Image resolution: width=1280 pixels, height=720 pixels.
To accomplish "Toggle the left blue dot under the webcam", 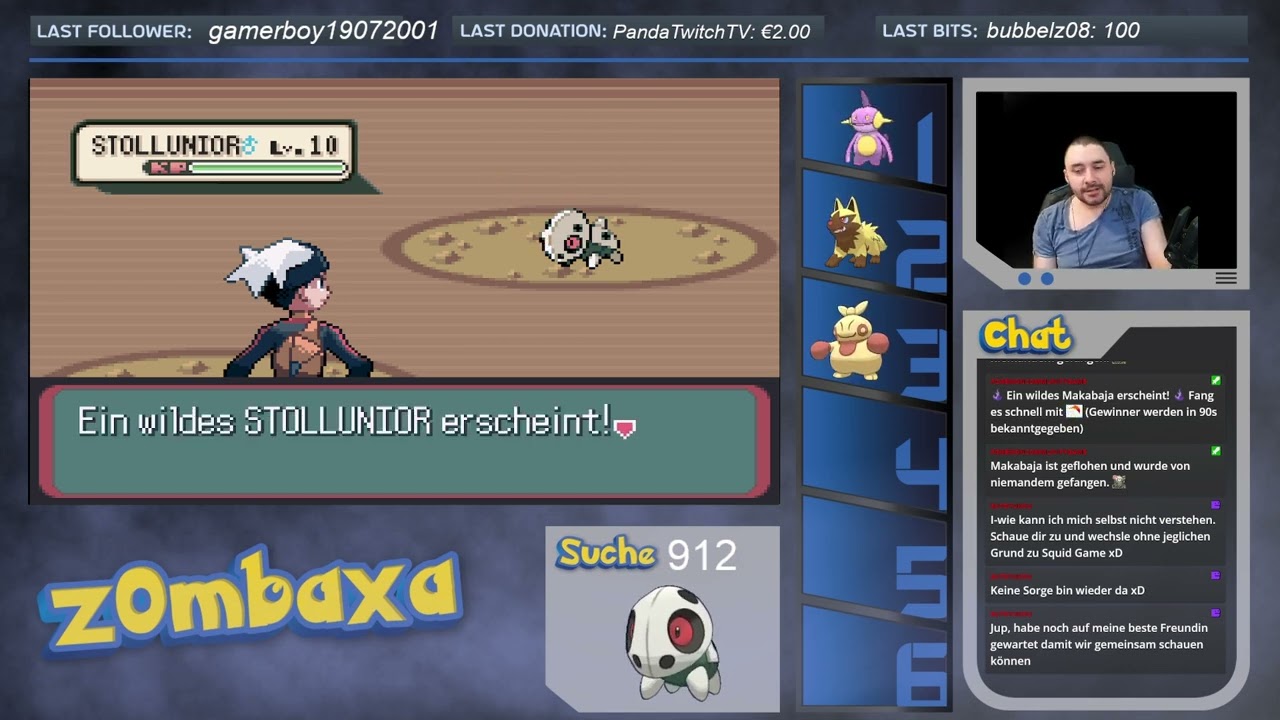I will pos(1023,281).
